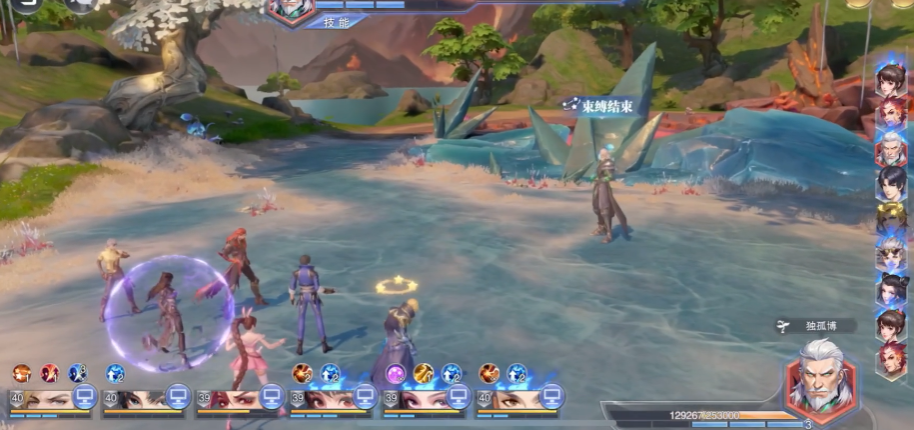This screenshot has height=430, width=914.
Task: Click the boss portrait above the 技能 label
Action: pos(291,8)
